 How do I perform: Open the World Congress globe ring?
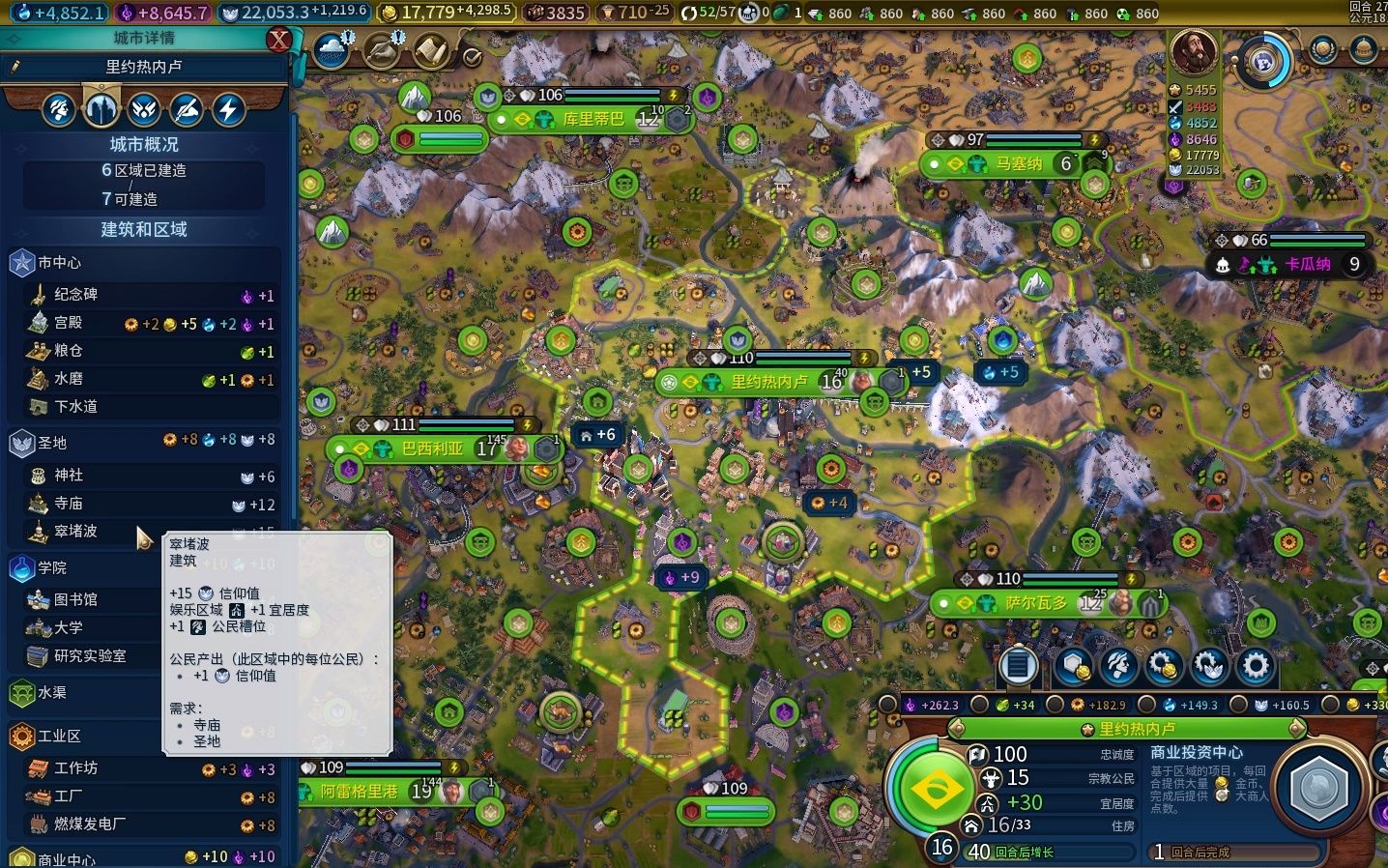tap(1264, 61)
